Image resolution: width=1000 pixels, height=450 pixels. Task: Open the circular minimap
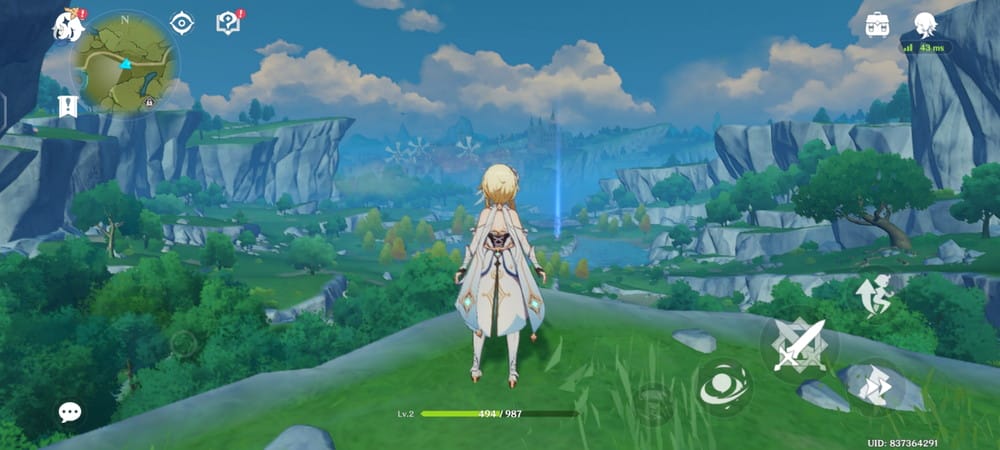pos(125,61)
